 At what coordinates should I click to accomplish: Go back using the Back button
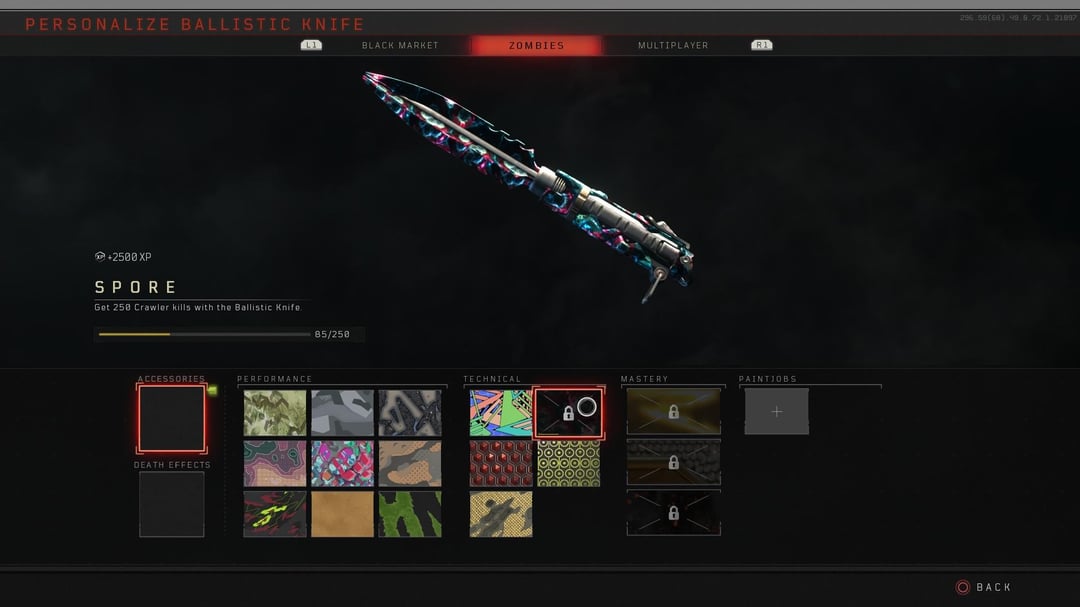point(984,587)
